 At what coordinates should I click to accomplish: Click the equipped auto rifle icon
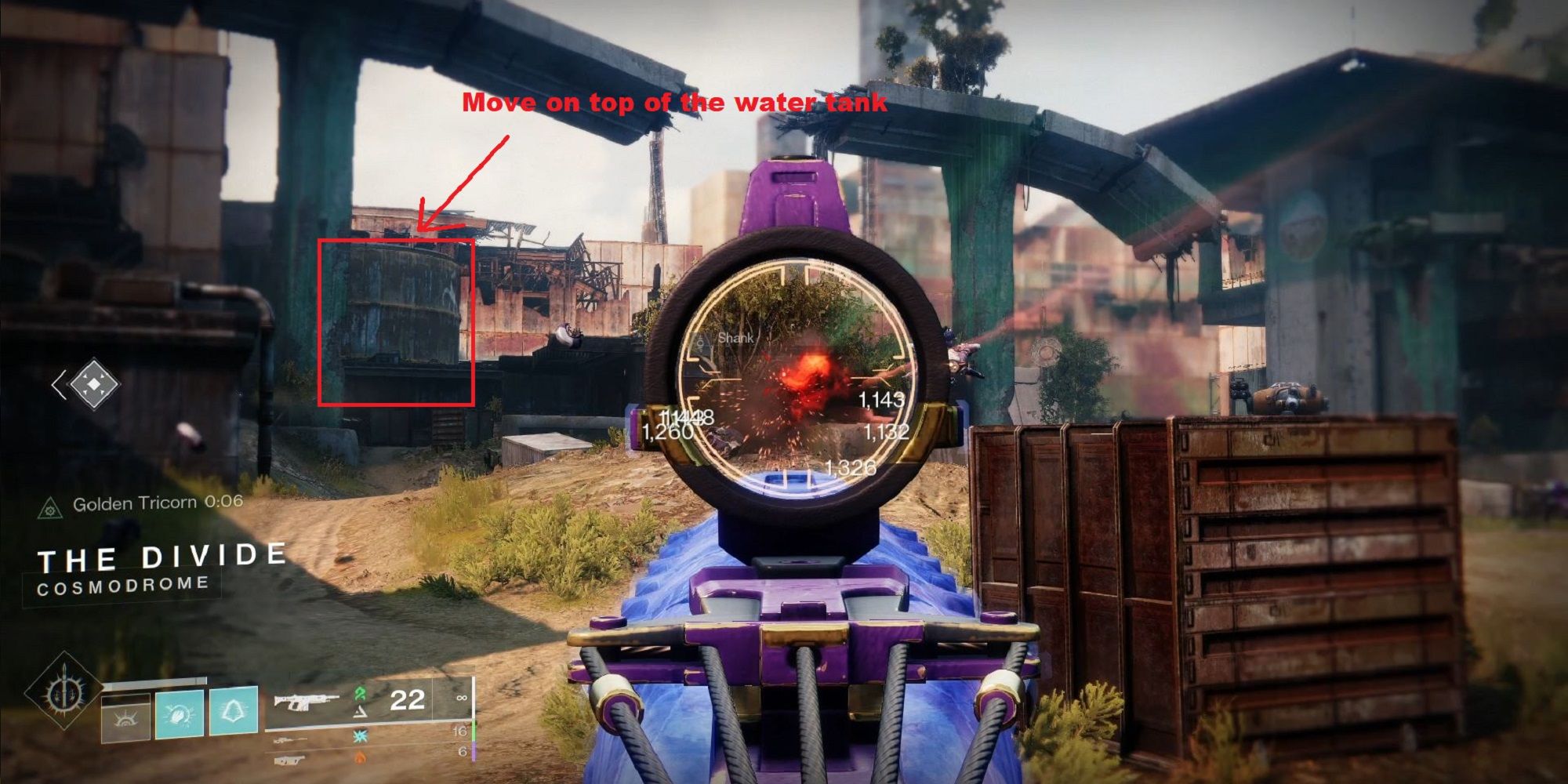point(306,704)
